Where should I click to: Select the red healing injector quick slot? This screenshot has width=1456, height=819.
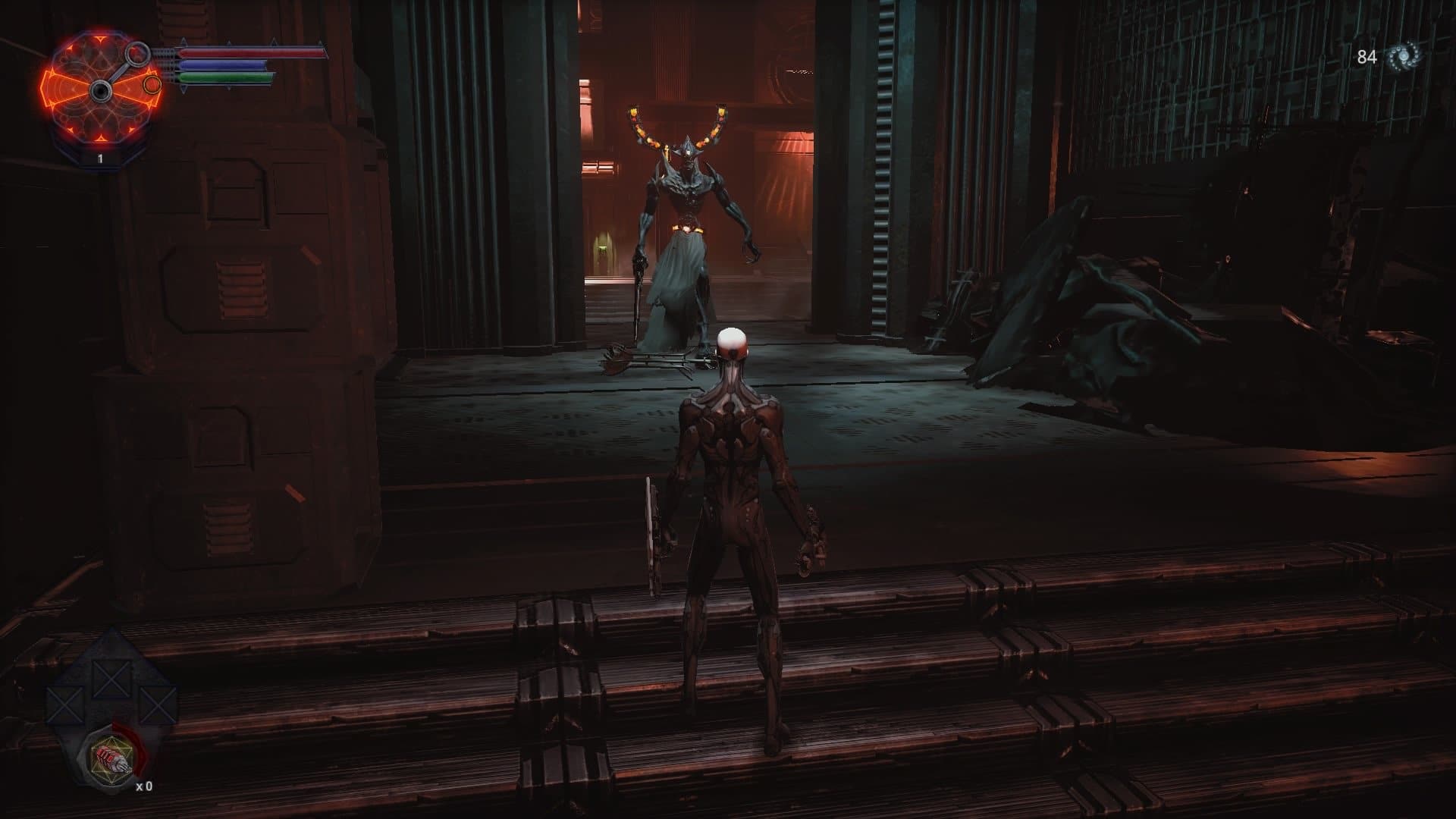pyautogui.click(x=107, y=761)
